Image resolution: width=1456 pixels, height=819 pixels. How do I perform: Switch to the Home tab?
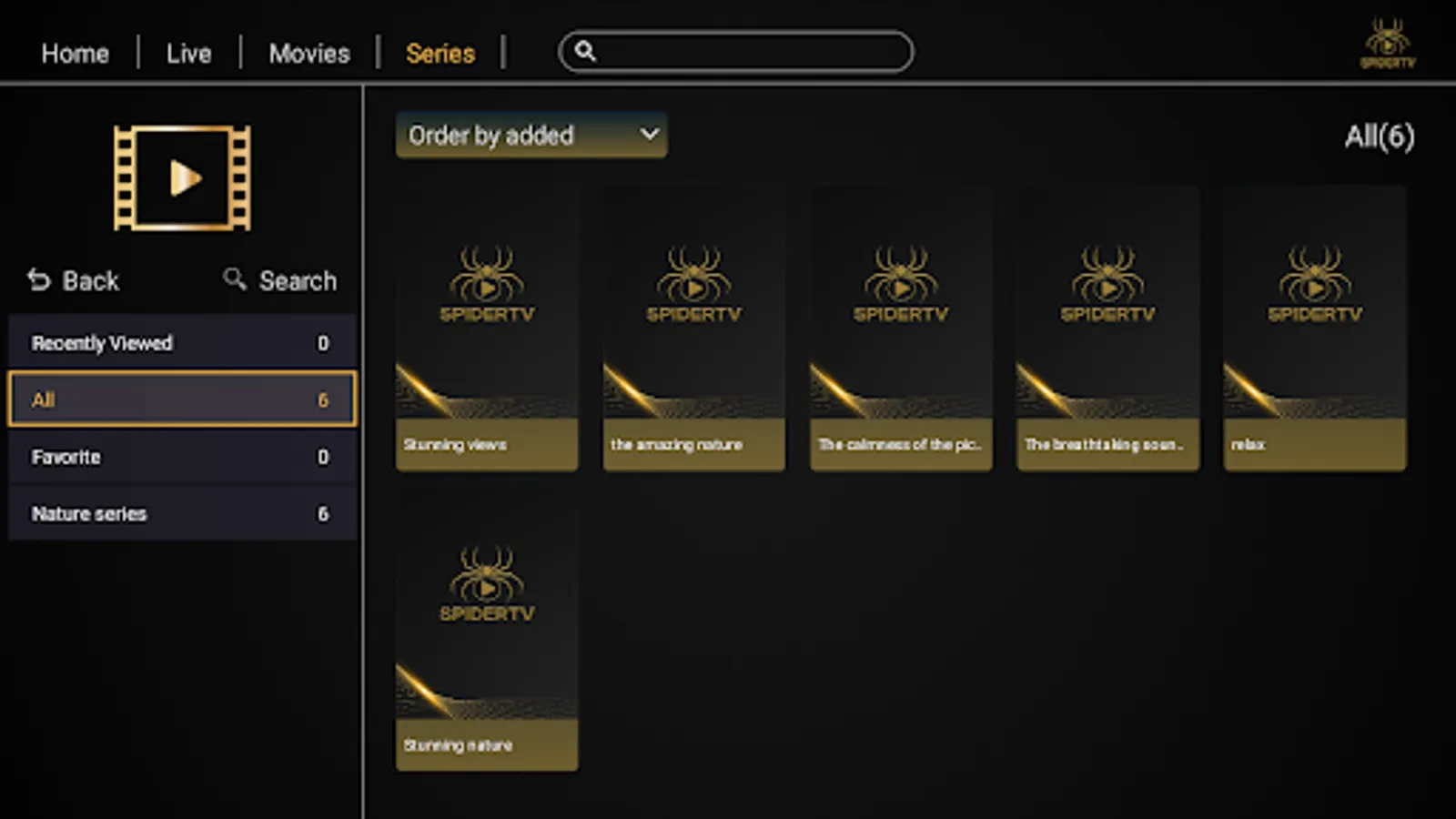tap(75, 53)
